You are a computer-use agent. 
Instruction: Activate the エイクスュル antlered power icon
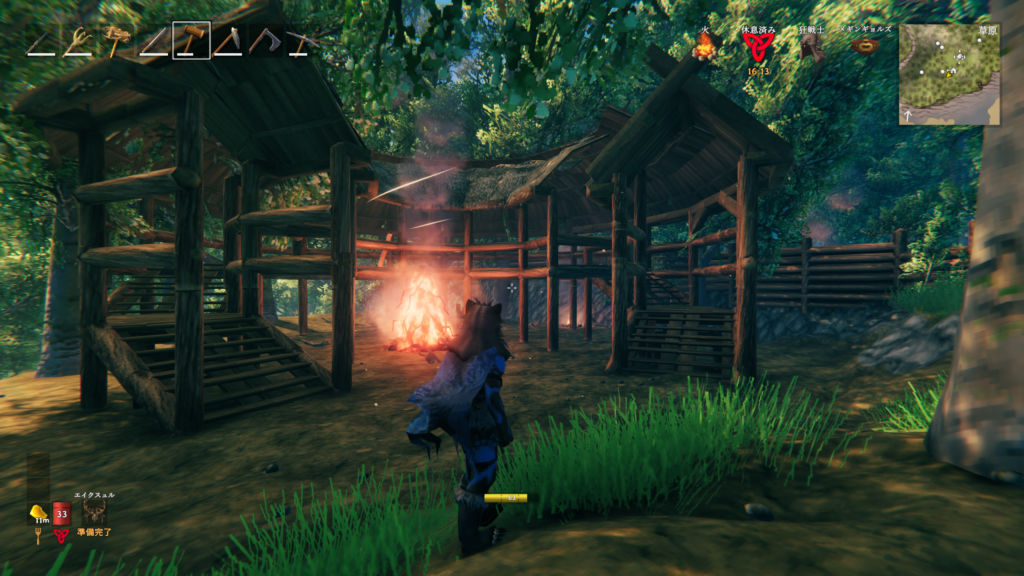coord(95,511)
